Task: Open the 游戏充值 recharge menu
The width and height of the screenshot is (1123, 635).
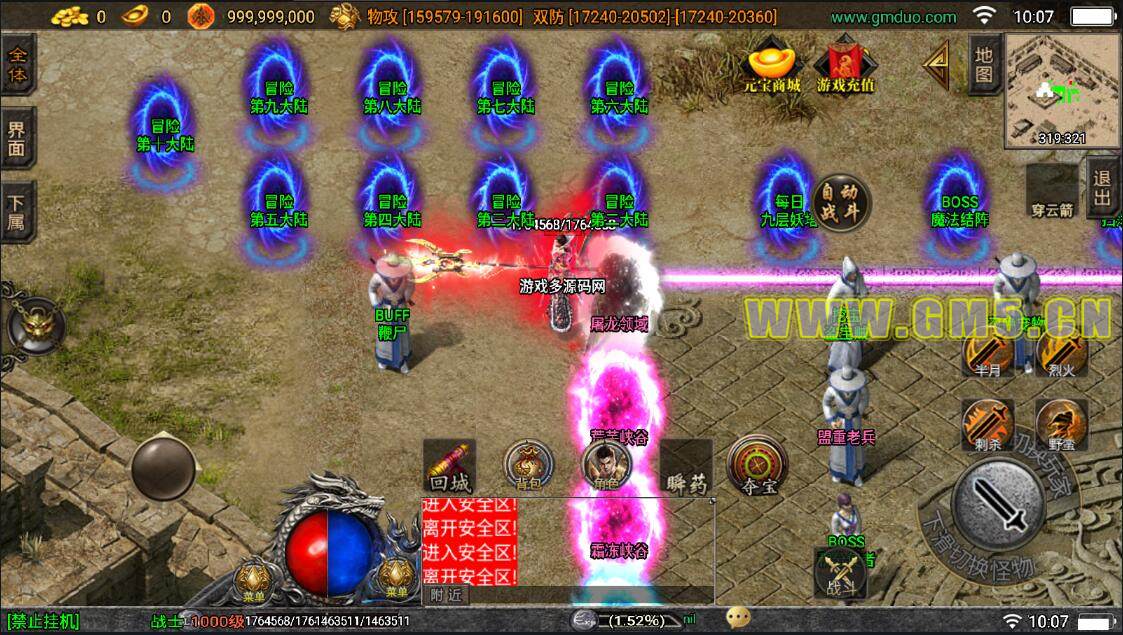Action: (x=845, y=66)
